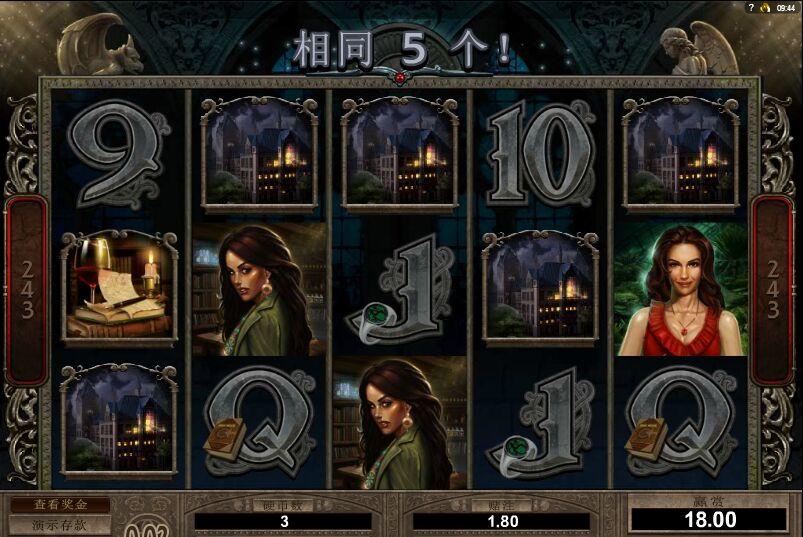The image size is (803, 537).
Task: Open the question mark help icon
Action: 749,7
